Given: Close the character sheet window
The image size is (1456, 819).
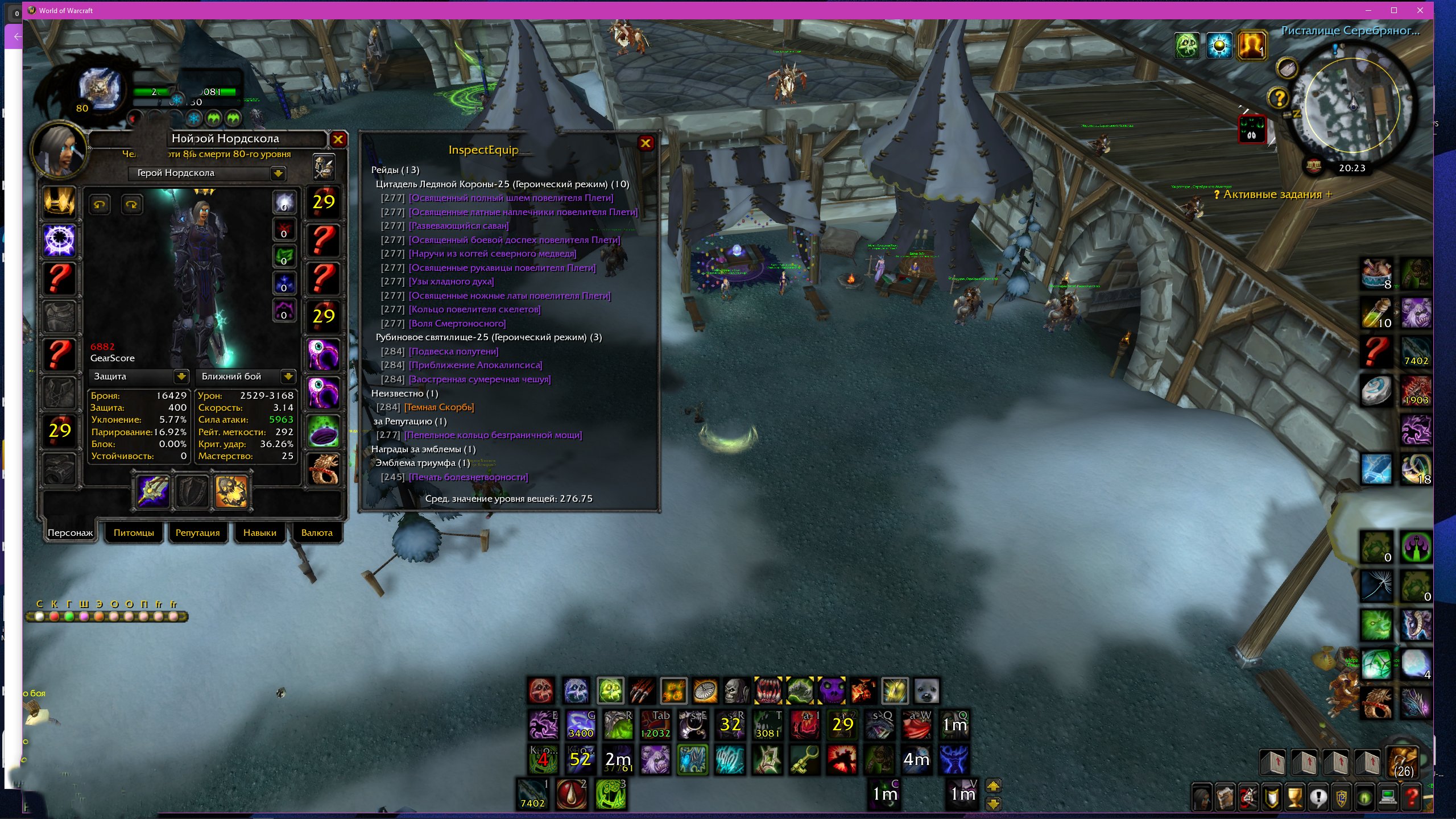Looking at the screenshot, I should (338, 139).
